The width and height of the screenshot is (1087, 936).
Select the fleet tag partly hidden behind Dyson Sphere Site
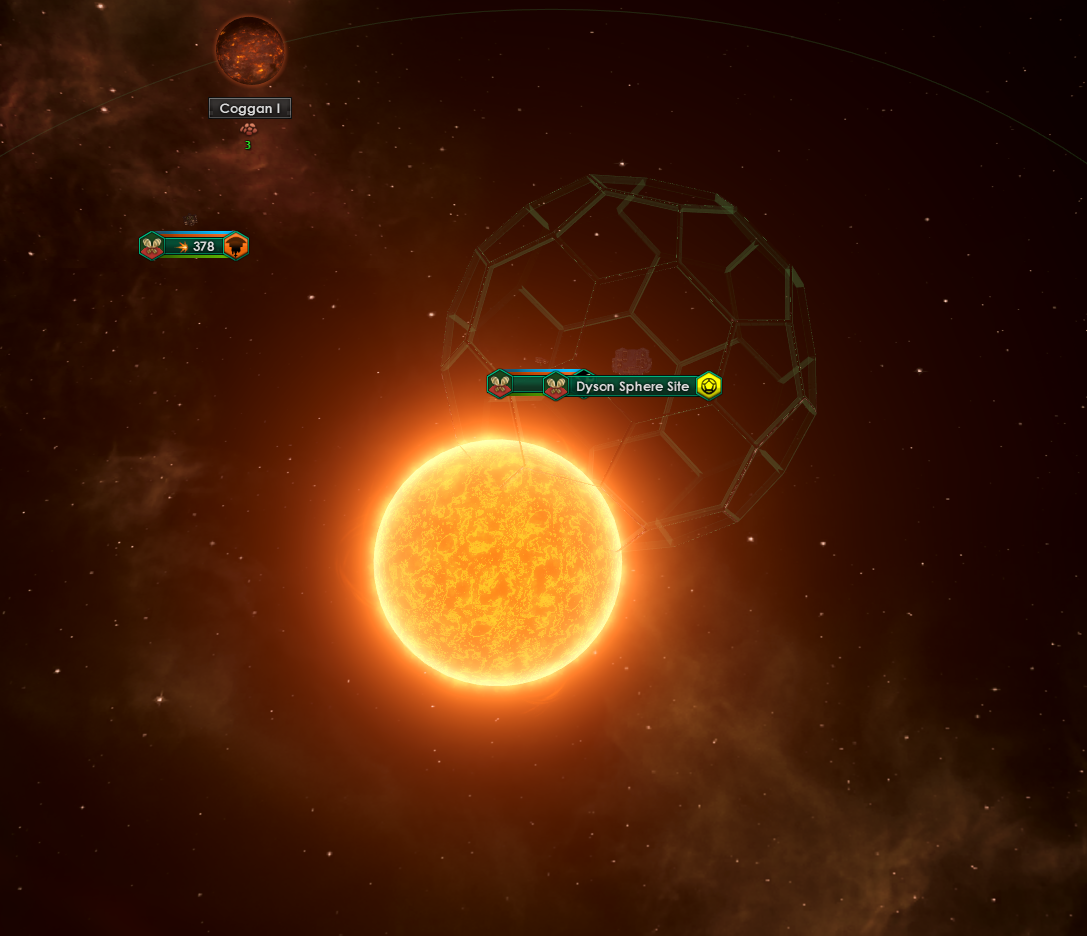(510, 384)
